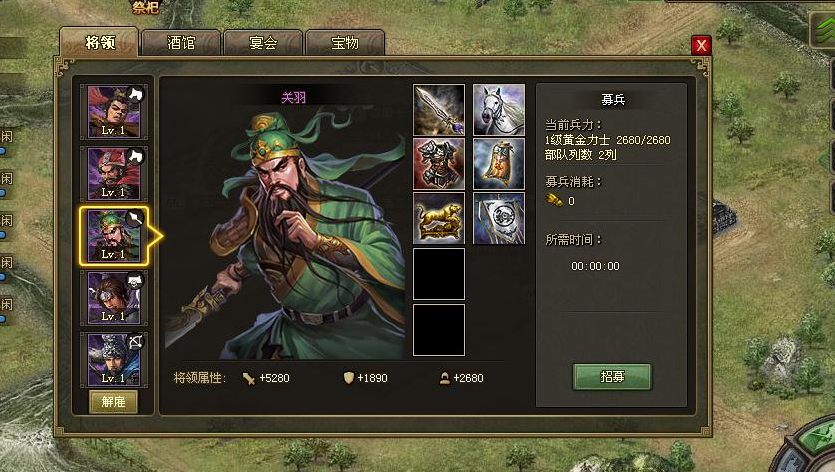This screenshot has width=835, height=472.
Task: Select the 将领 tab
Action: (x=98, y=43)
